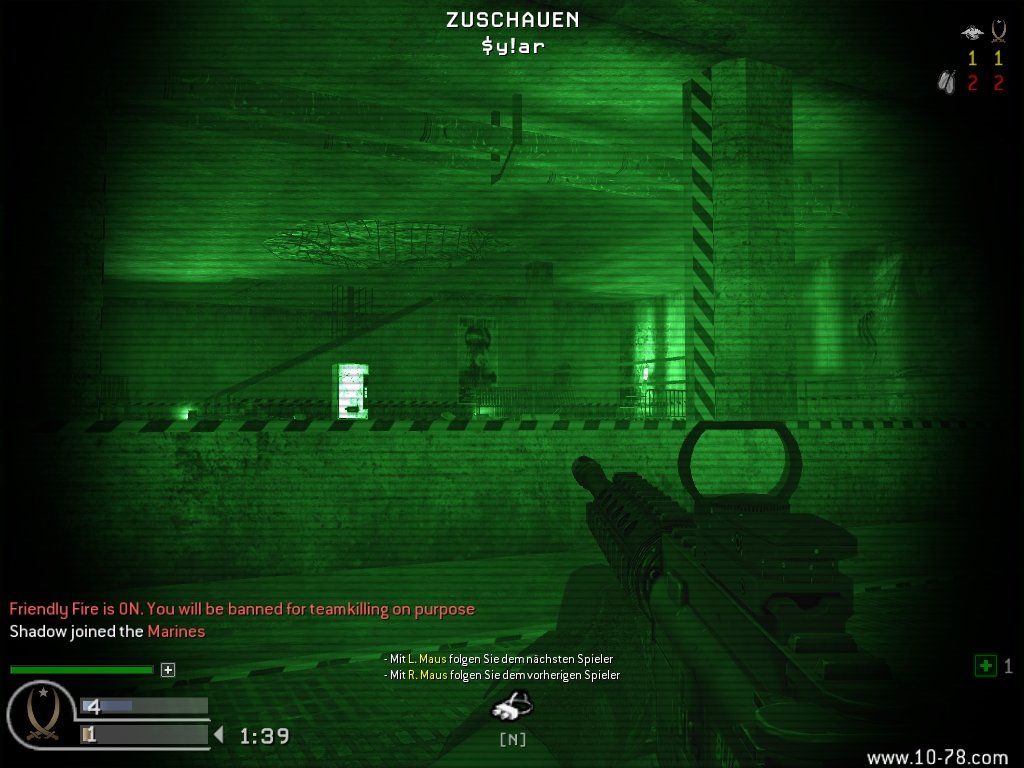Open the www.10-78.com watermark link

(x=937, y=758)
